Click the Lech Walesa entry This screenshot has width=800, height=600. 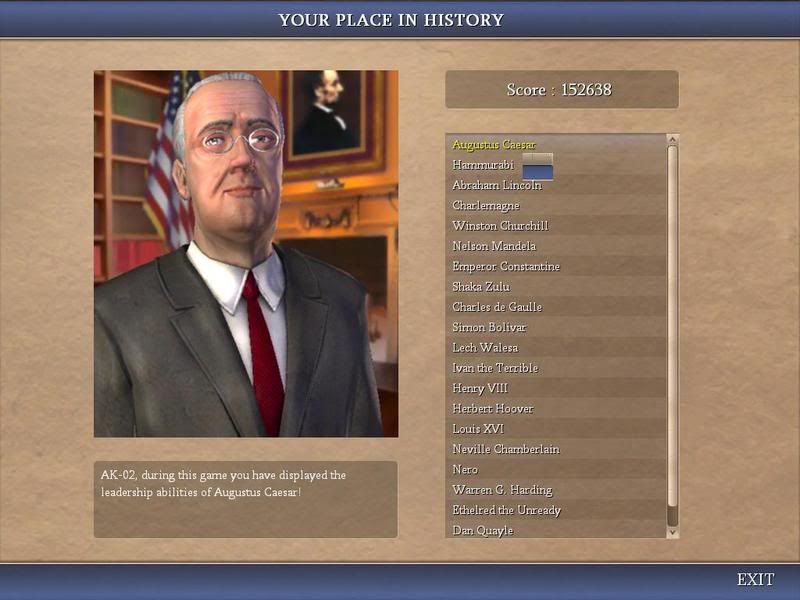pyautogui.click(x=485, y=347)
